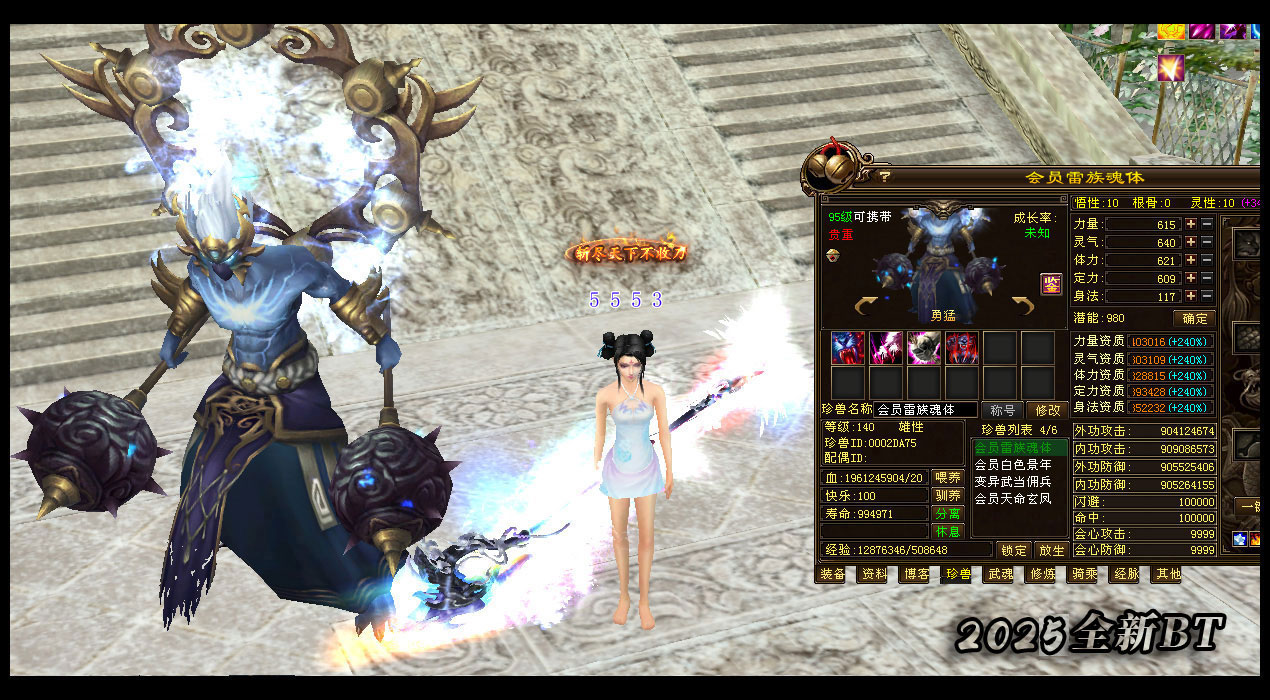Viewport: 1270px width, 700px height.
Task: Decrease 身法 with its minus button
Action: tap(1207, 297)
